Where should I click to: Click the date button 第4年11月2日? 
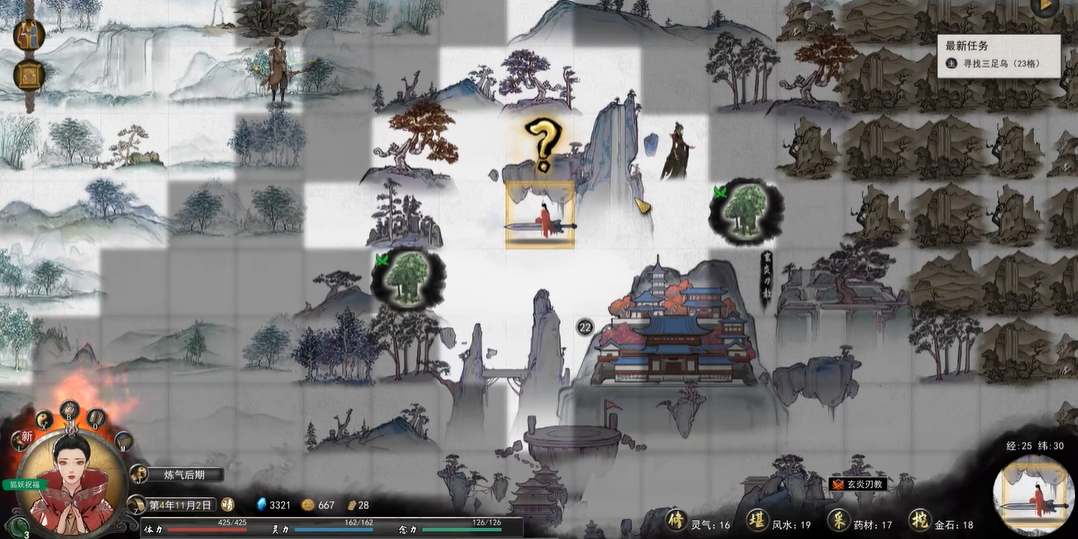click(180, 504)
